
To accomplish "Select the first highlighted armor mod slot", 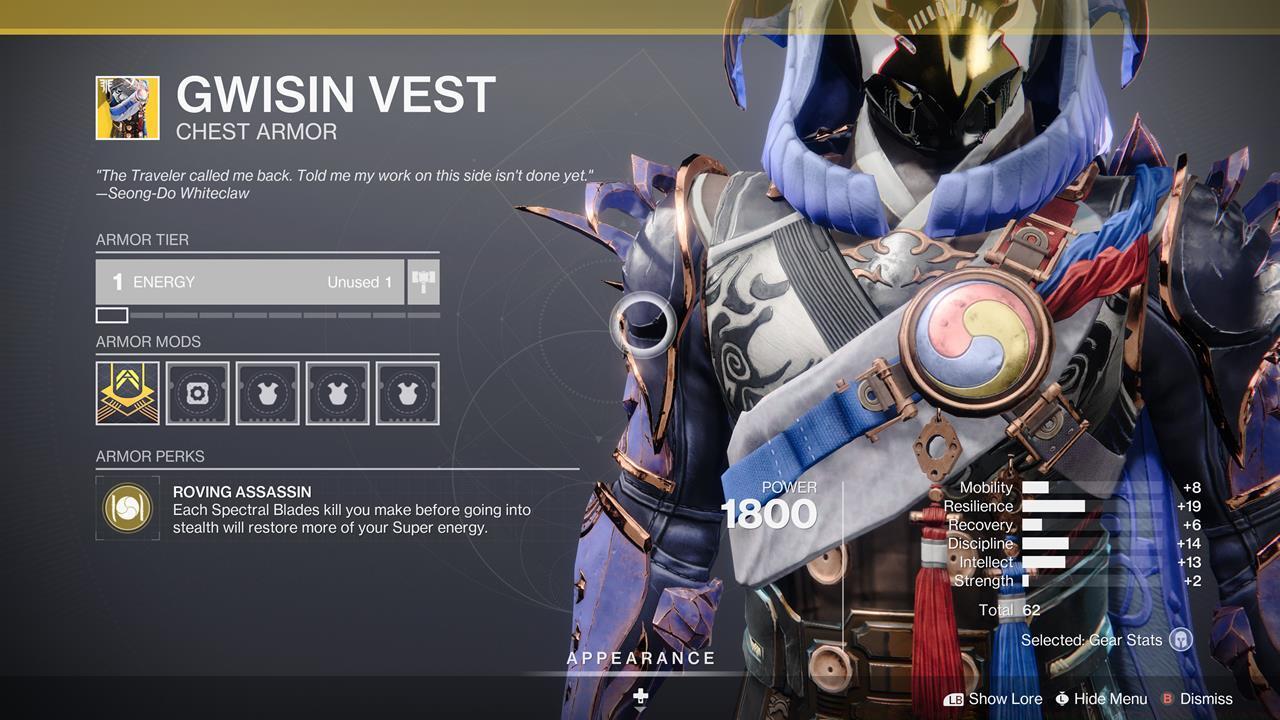I will [127, 393].
